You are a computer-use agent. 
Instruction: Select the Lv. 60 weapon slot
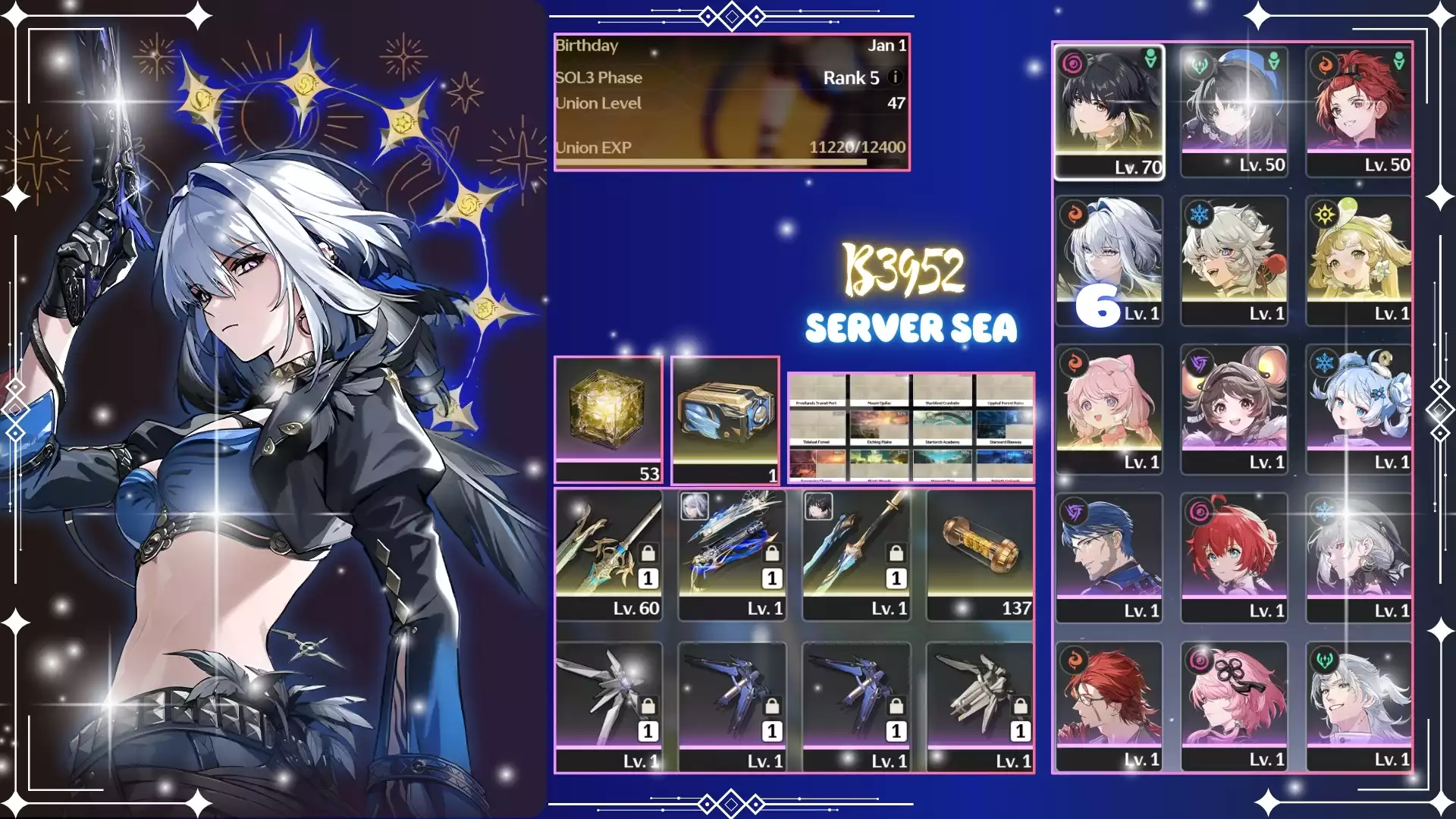[608, 555]
